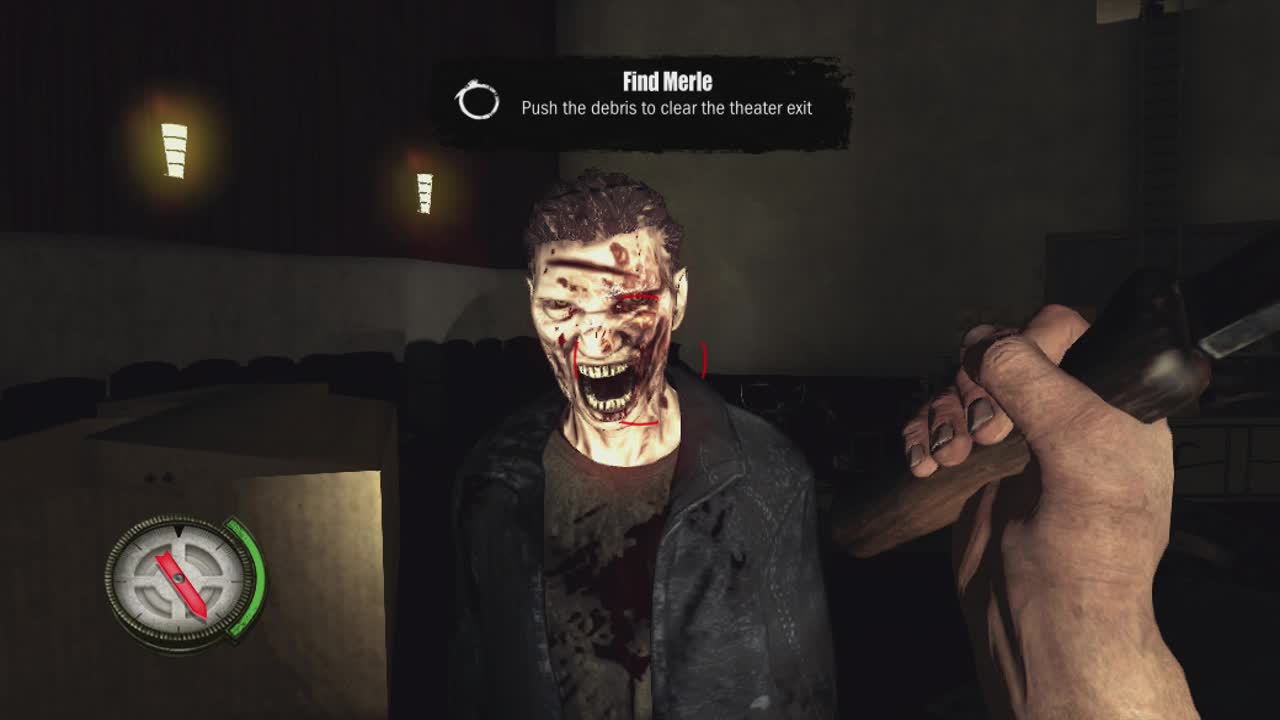Click the smaller wall lamp near the banner
1280x720 pixels.
point(424,192)
